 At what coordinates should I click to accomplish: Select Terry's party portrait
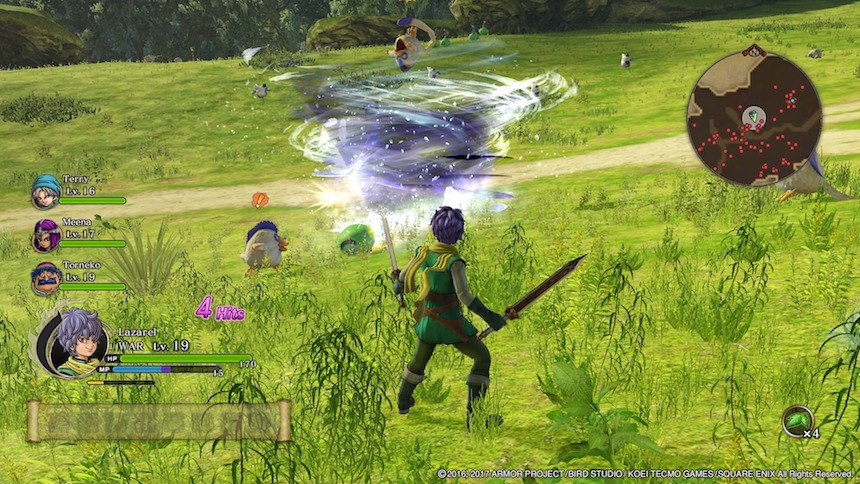(x=45, y=190)
